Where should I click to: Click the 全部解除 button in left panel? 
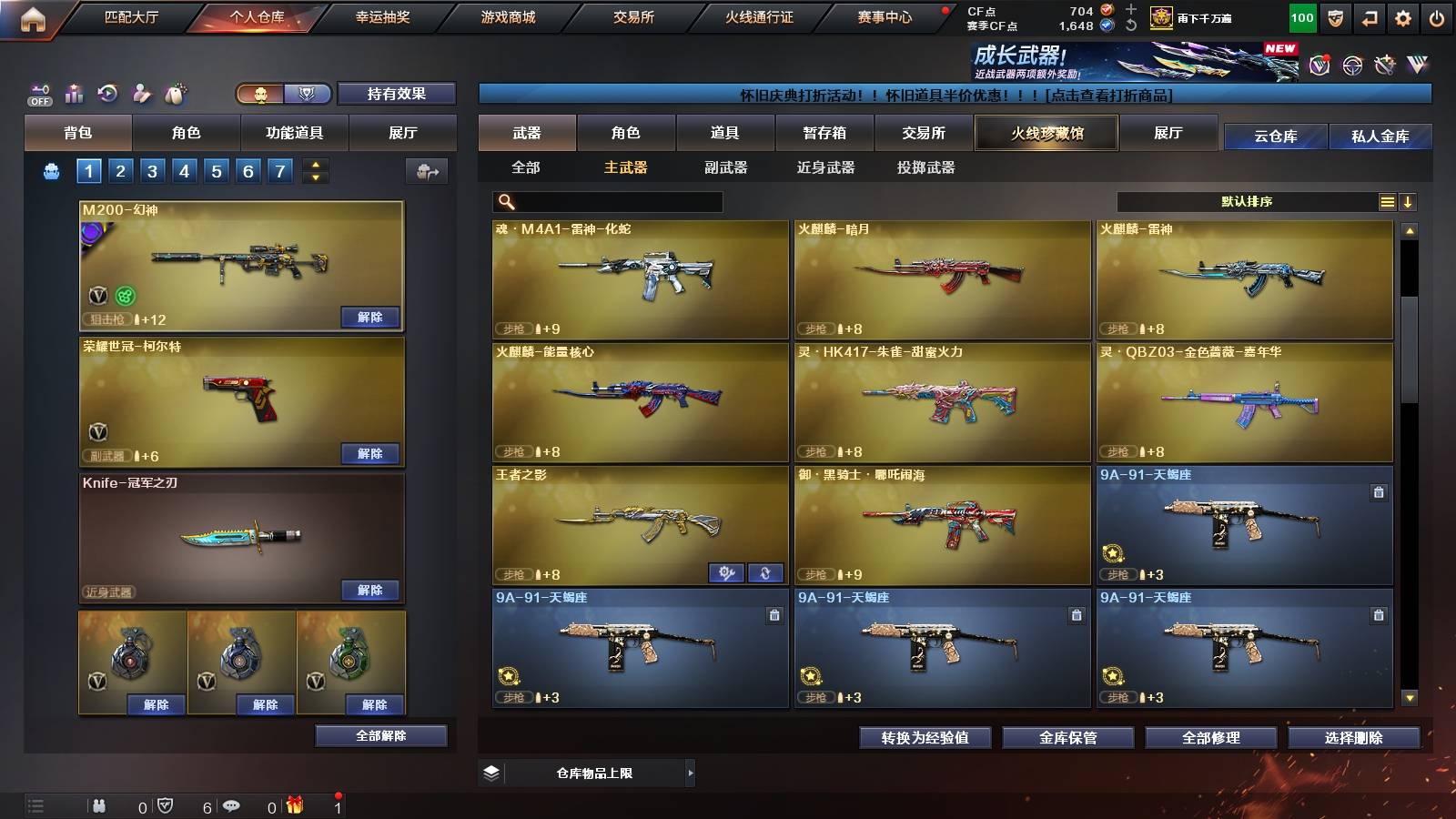click(381, 735)
